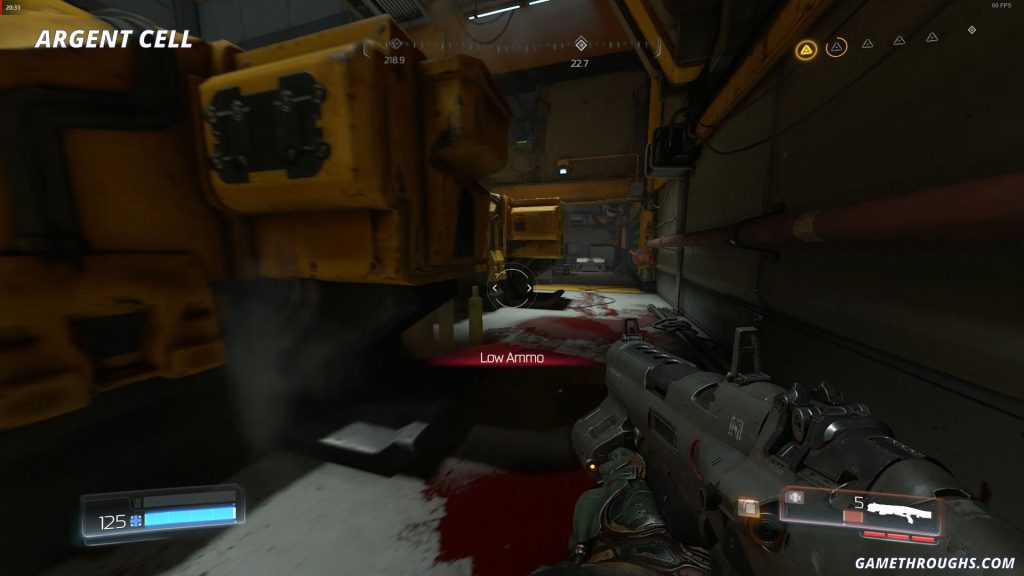Select the compass waypoint marker labeled 218.9
The height and width of the screenshot is (576, 1024).
coord(394,44)
